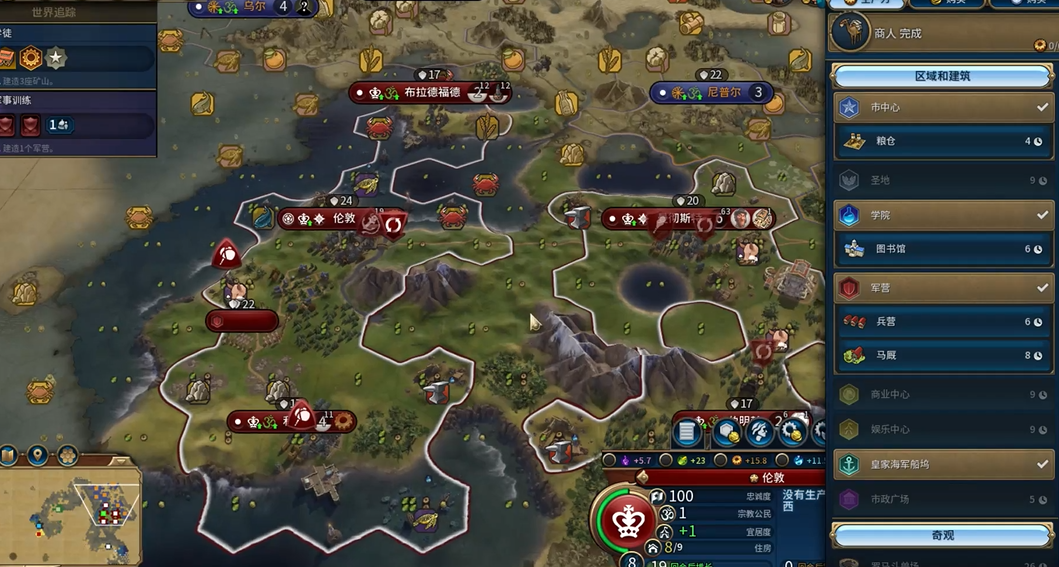This screenshot has width=1059, height=567.
Task: Click the 学院 (Campus) district row
Action: coord(942,215)
